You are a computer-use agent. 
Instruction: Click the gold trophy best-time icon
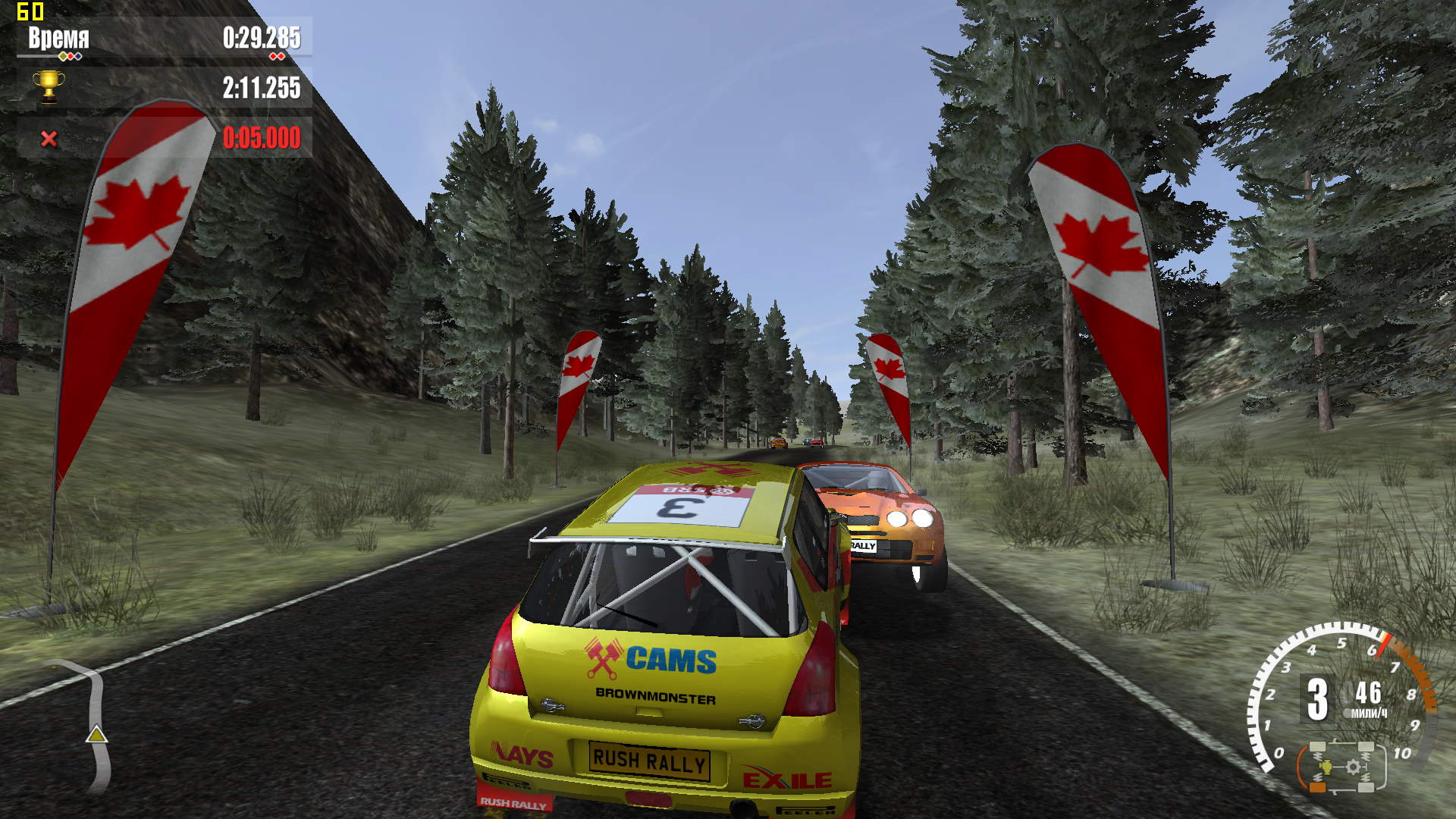(x=49, y=86)
